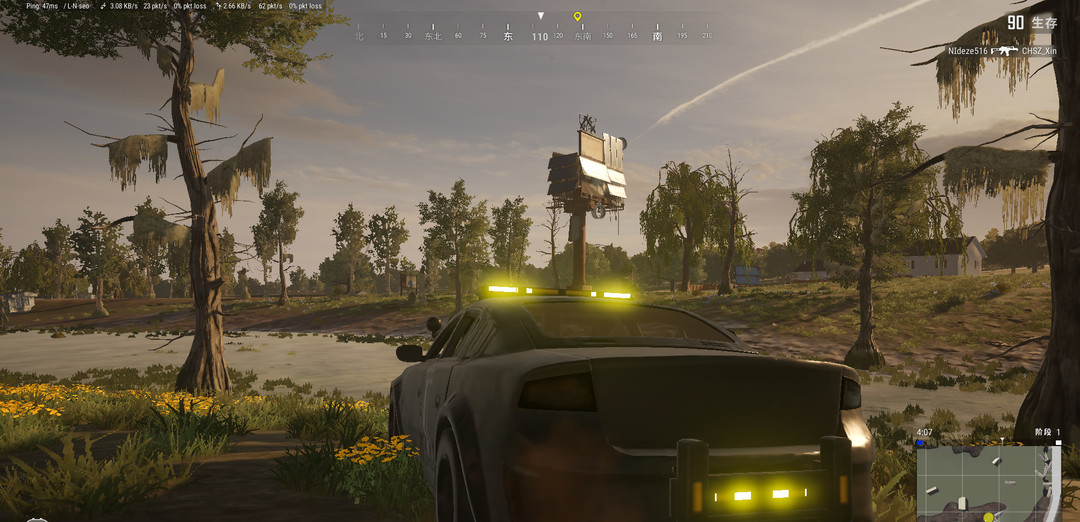This screenshot has height=522, width=1080.
Task: Open the minimap in the corner
Action: pyautogui.click(x=985, y=483)
